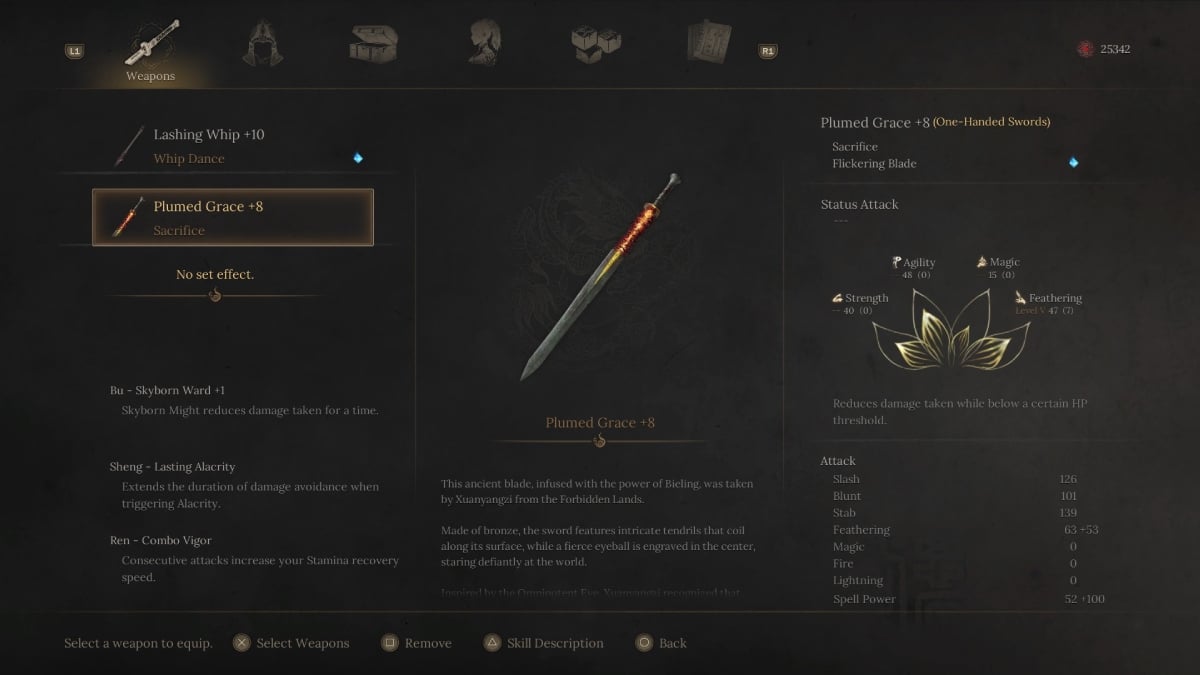
Task: Switch to the Weapons tab
Action: tap(151, 46)
